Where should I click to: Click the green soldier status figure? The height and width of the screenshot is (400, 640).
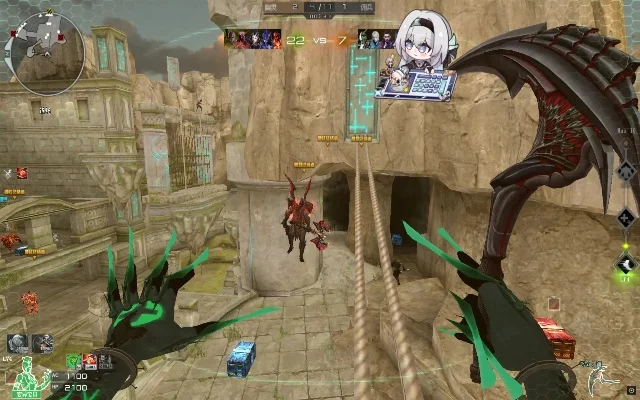pyautogui.click(x=27, y=378)
